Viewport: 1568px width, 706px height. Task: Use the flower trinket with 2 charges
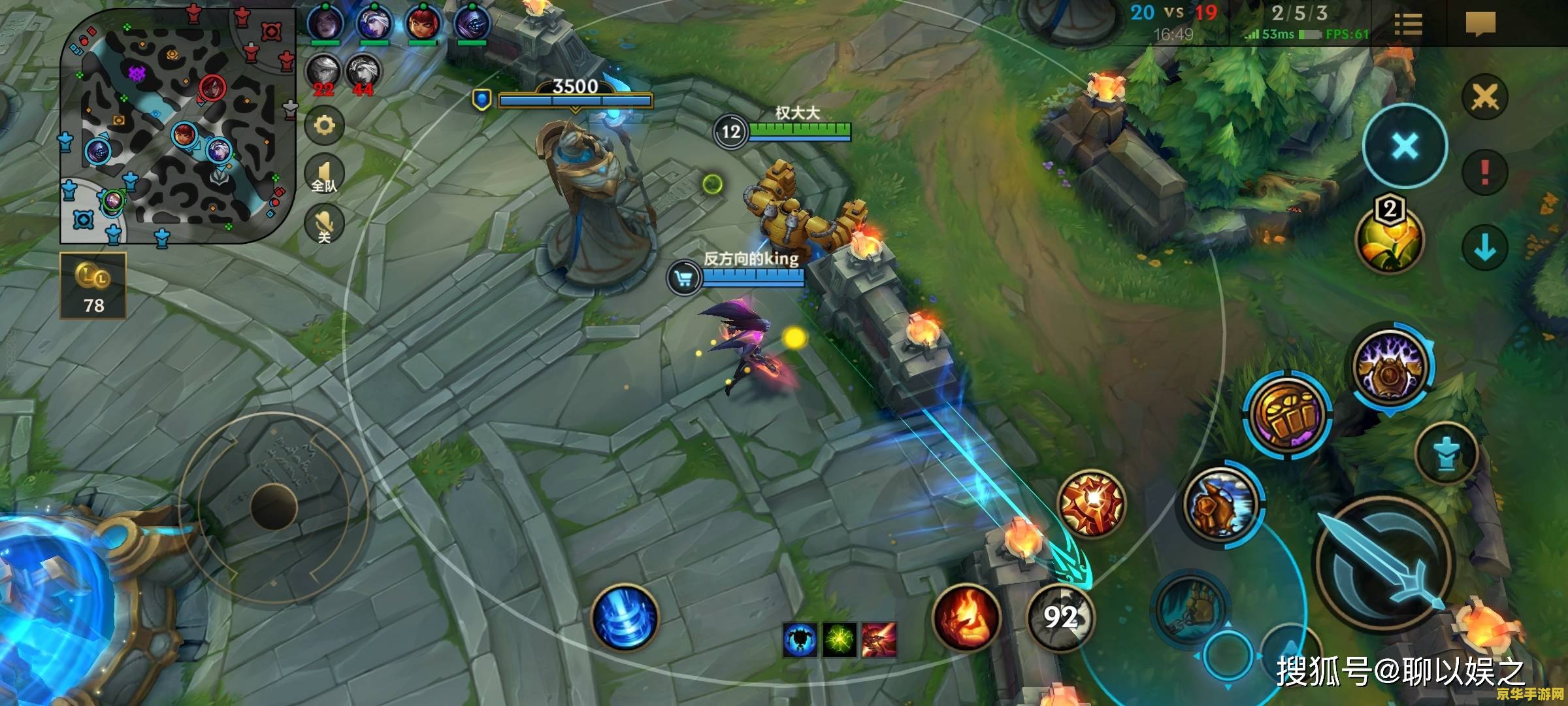tap(1389, 239)
